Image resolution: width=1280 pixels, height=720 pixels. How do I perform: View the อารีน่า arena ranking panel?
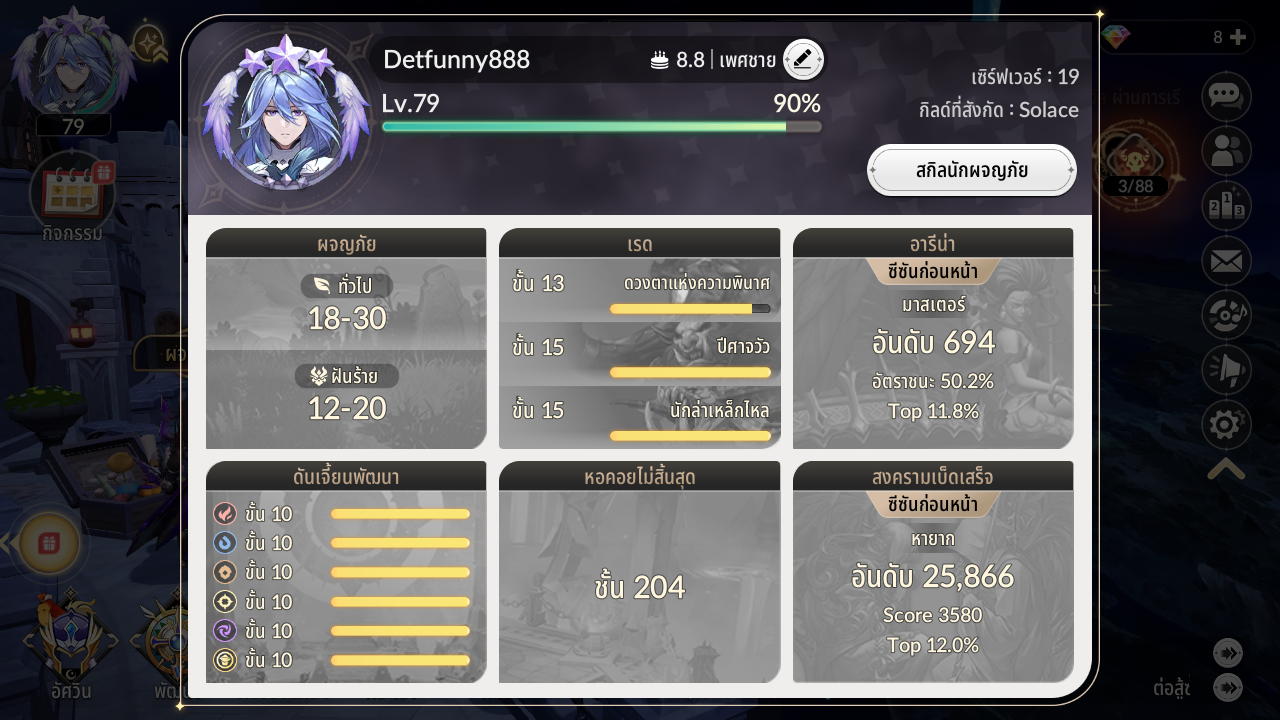(x=933, y=339)
